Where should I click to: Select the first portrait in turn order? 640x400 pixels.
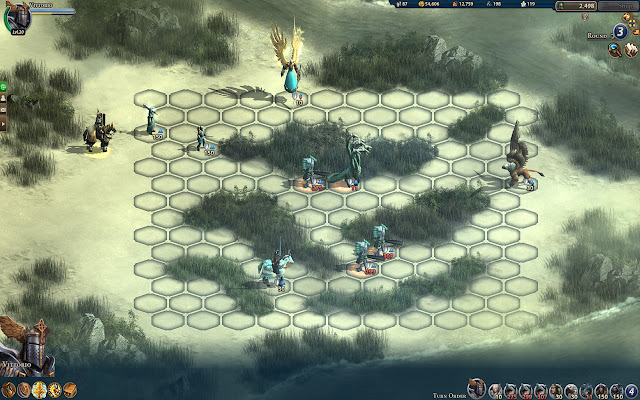pyautogui.click(x=476, y=388)
